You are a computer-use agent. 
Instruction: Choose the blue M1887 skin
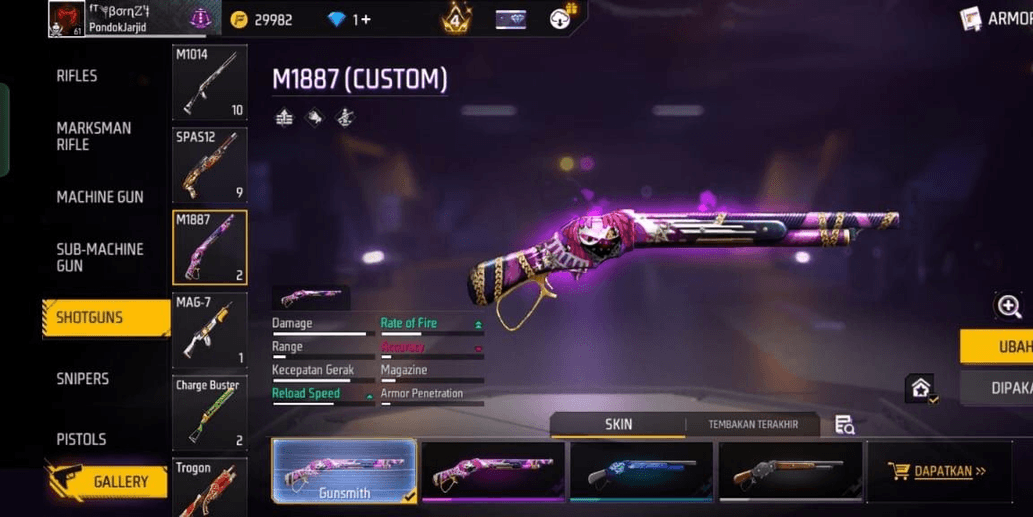pyautogui.click(x=641, y=470)
